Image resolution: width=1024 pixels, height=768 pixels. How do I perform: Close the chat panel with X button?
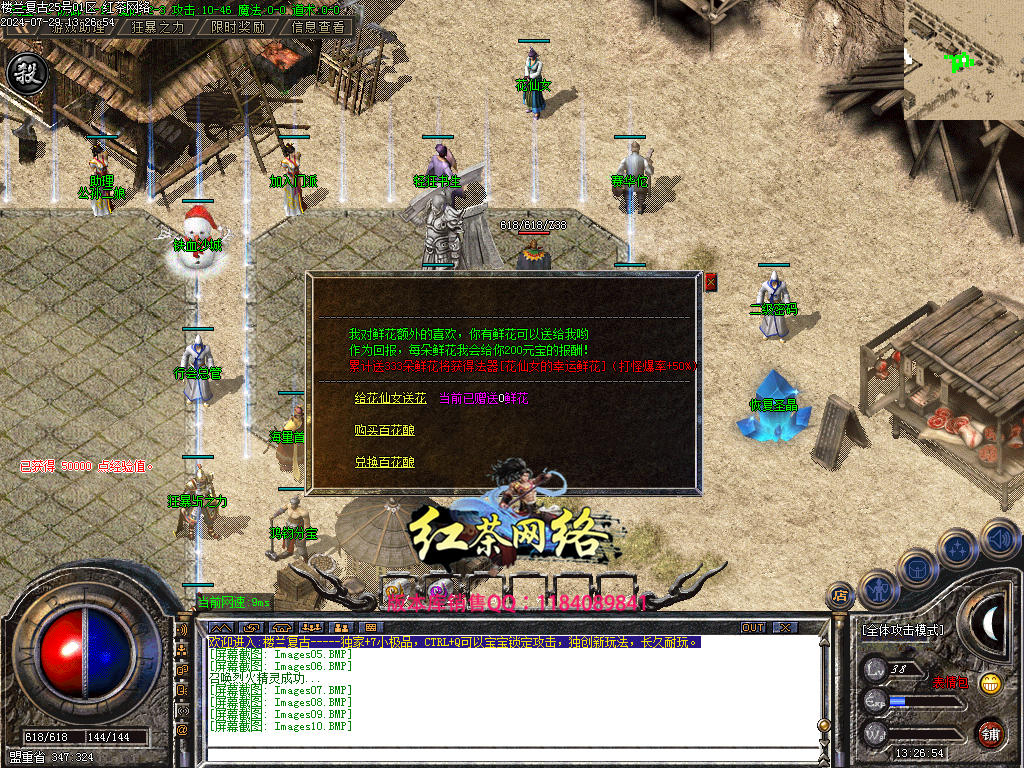(785, 627)
